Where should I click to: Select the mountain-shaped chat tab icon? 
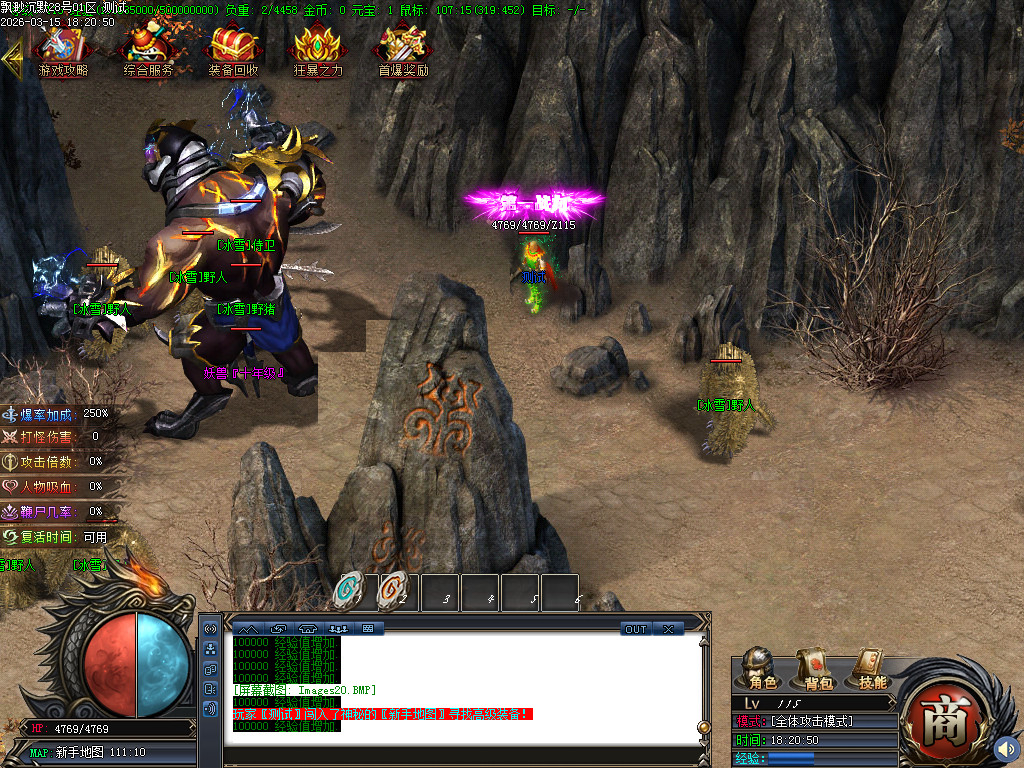[247, 629]
